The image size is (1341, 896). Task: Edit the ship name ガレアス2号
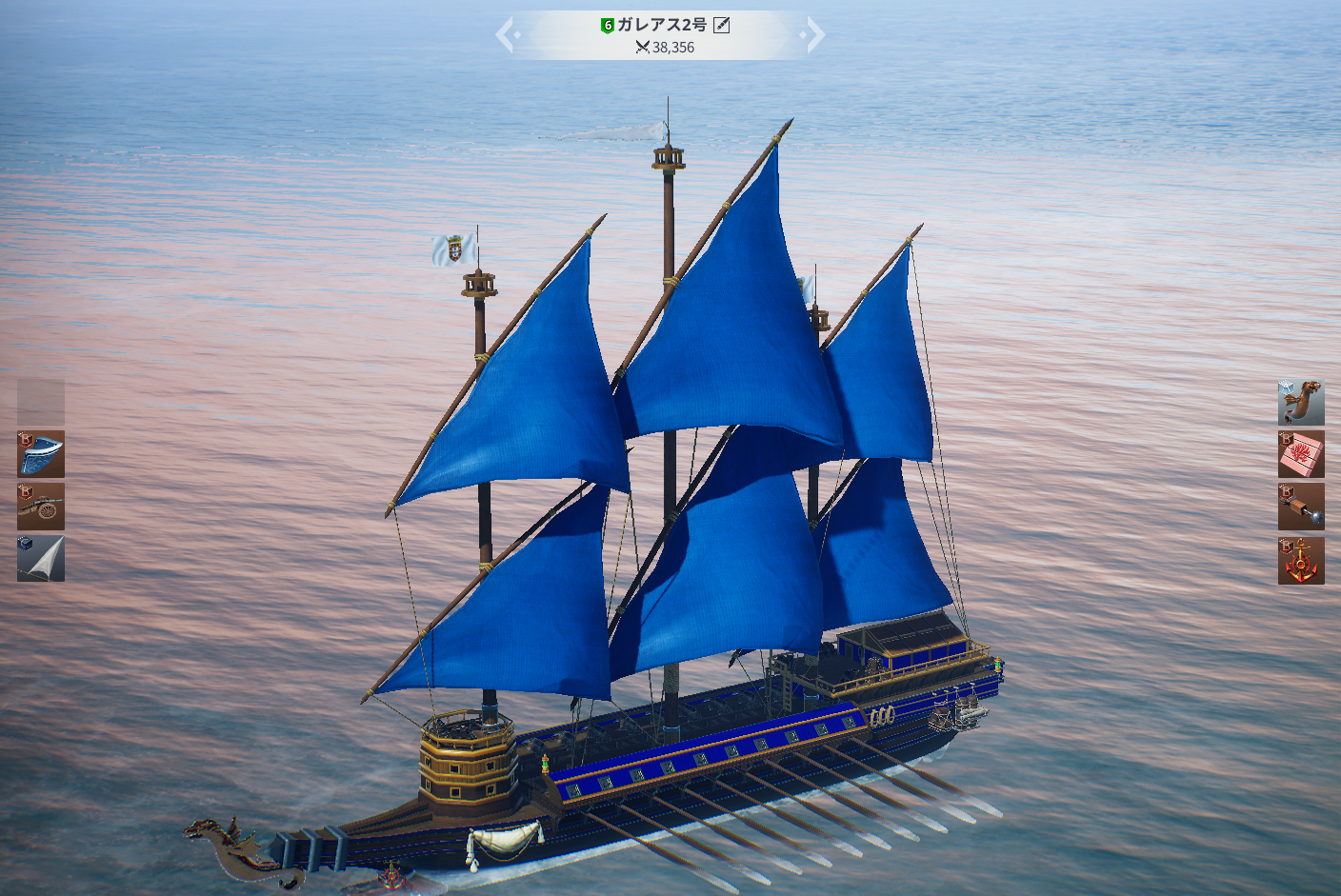pyautogui.click(x=722, y=25)
